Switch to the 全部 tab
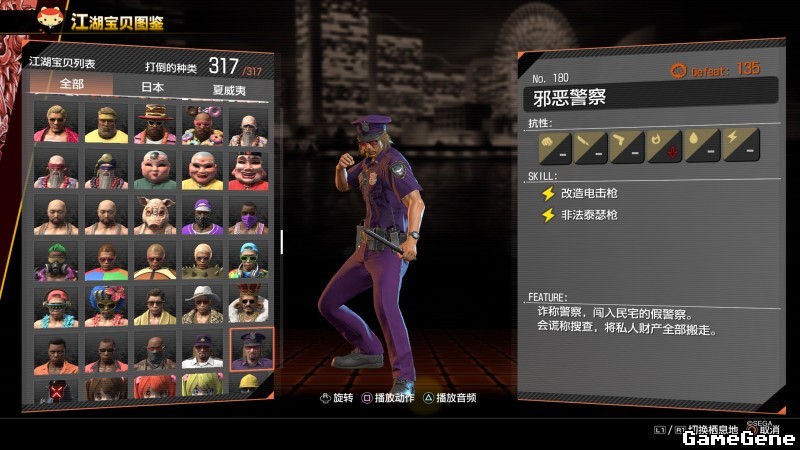 (x=71, y=87)
